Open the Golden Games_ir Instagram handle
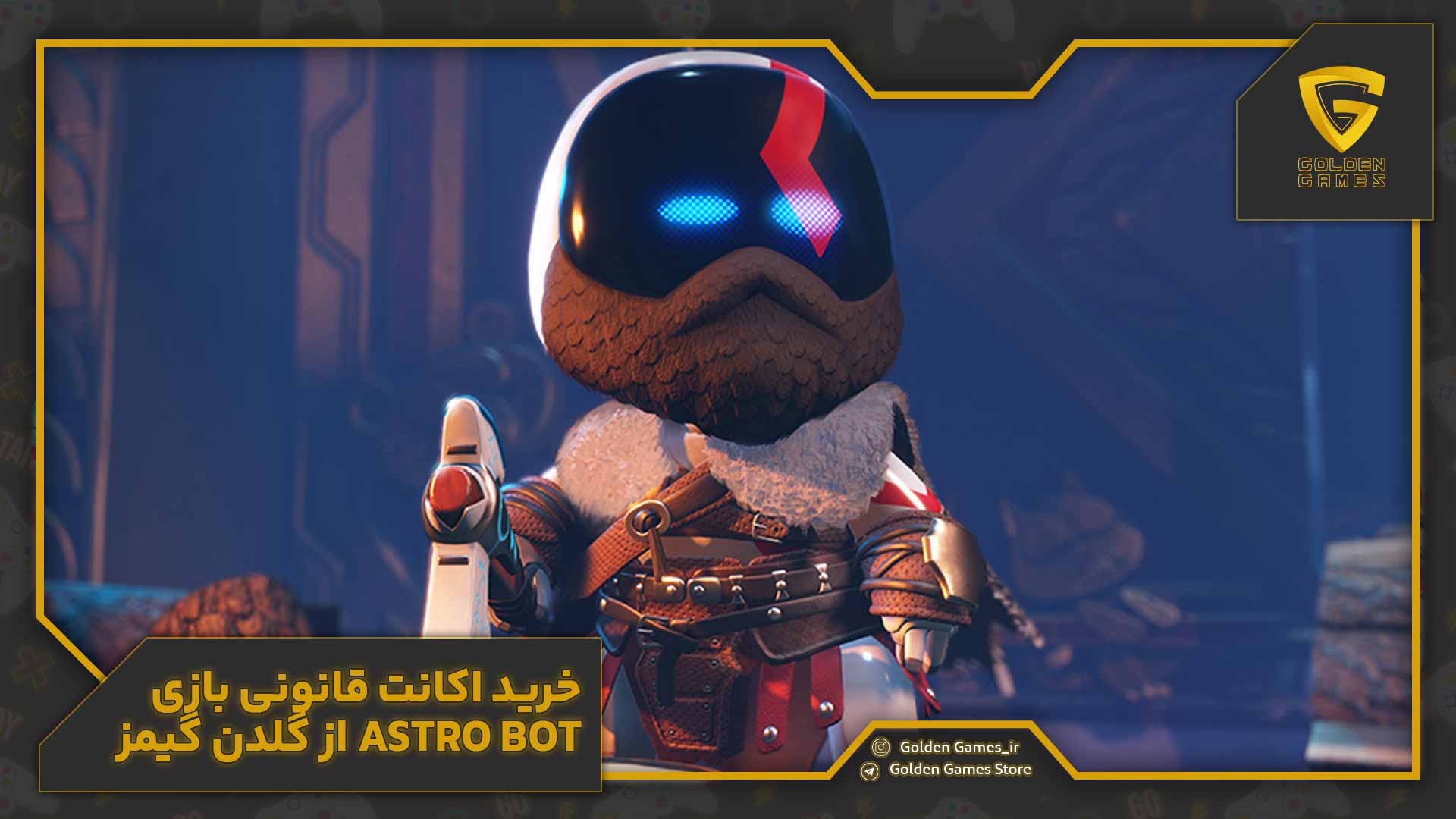 click(959, 747)
